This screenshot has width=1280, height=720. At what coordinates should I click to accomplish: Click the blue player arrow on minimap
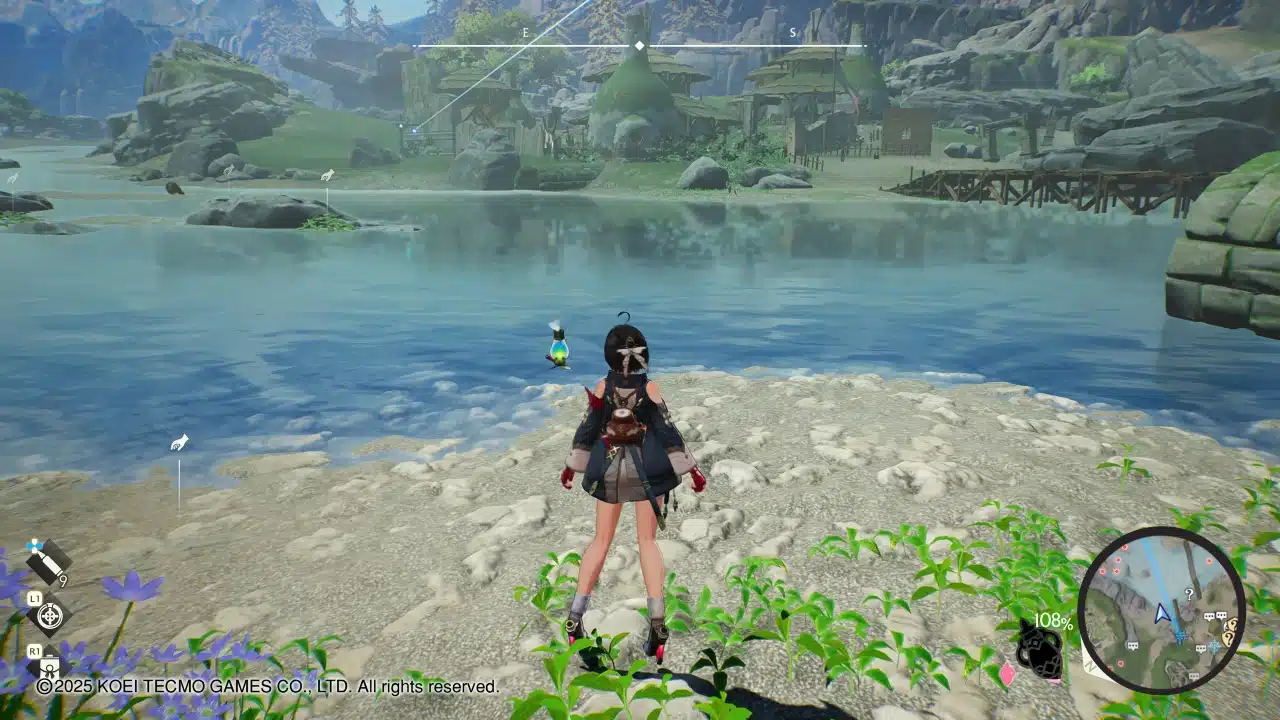(x=1162, y=613)
